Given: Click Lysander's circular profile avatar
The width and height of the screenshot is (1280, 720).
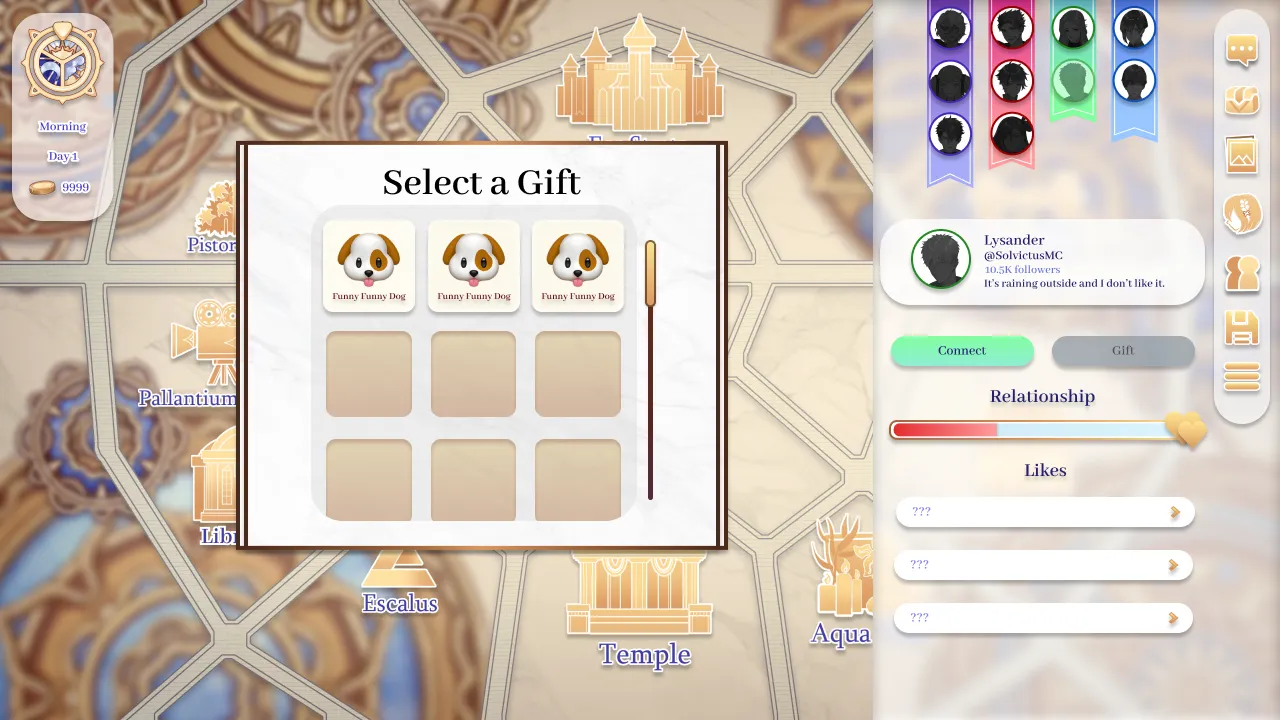Looking at the screenshot, I should click(x=941, y=260).
